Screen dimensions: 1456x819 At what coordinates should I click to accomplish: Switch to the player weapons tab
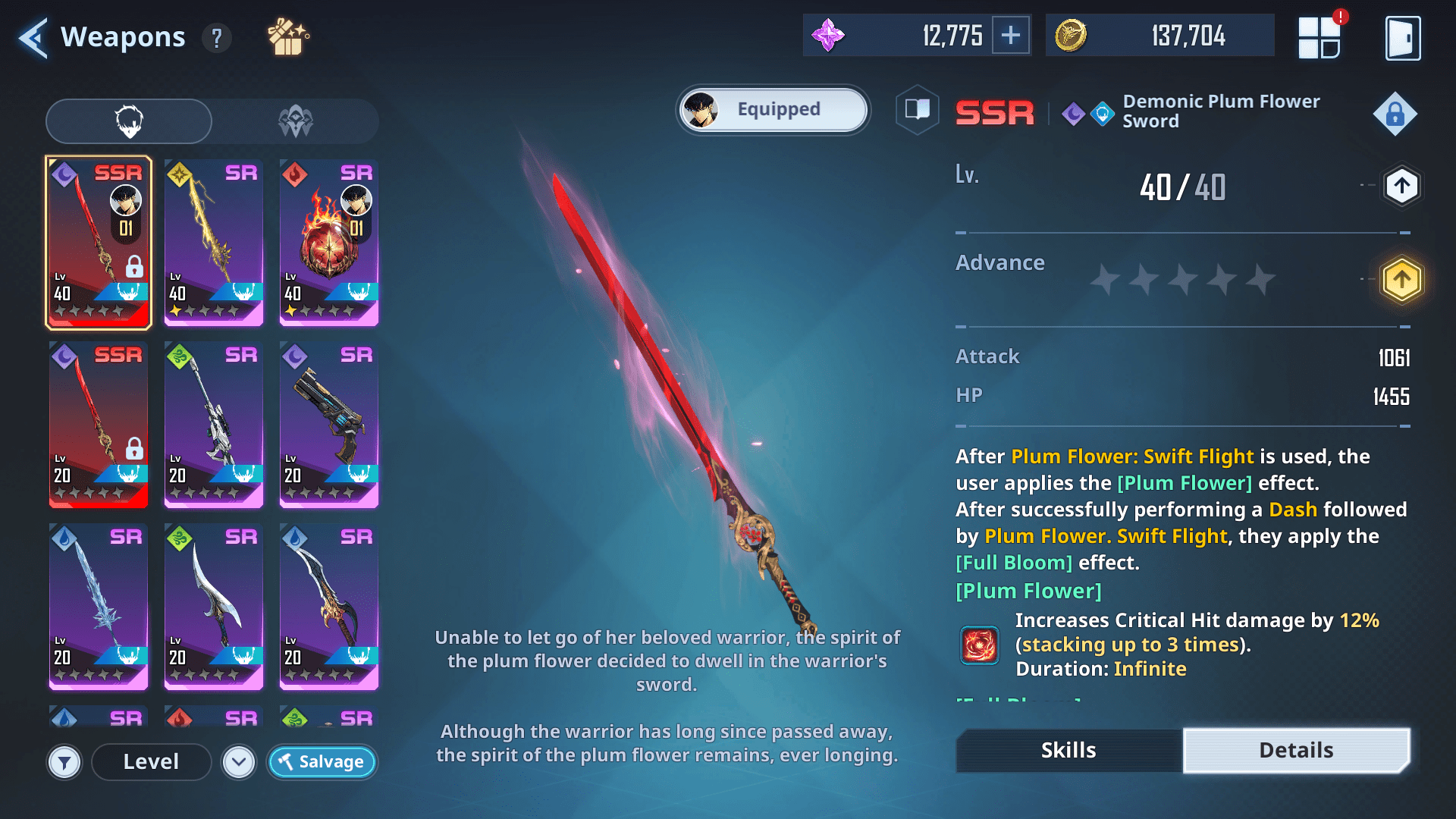[x=129, y=121]
